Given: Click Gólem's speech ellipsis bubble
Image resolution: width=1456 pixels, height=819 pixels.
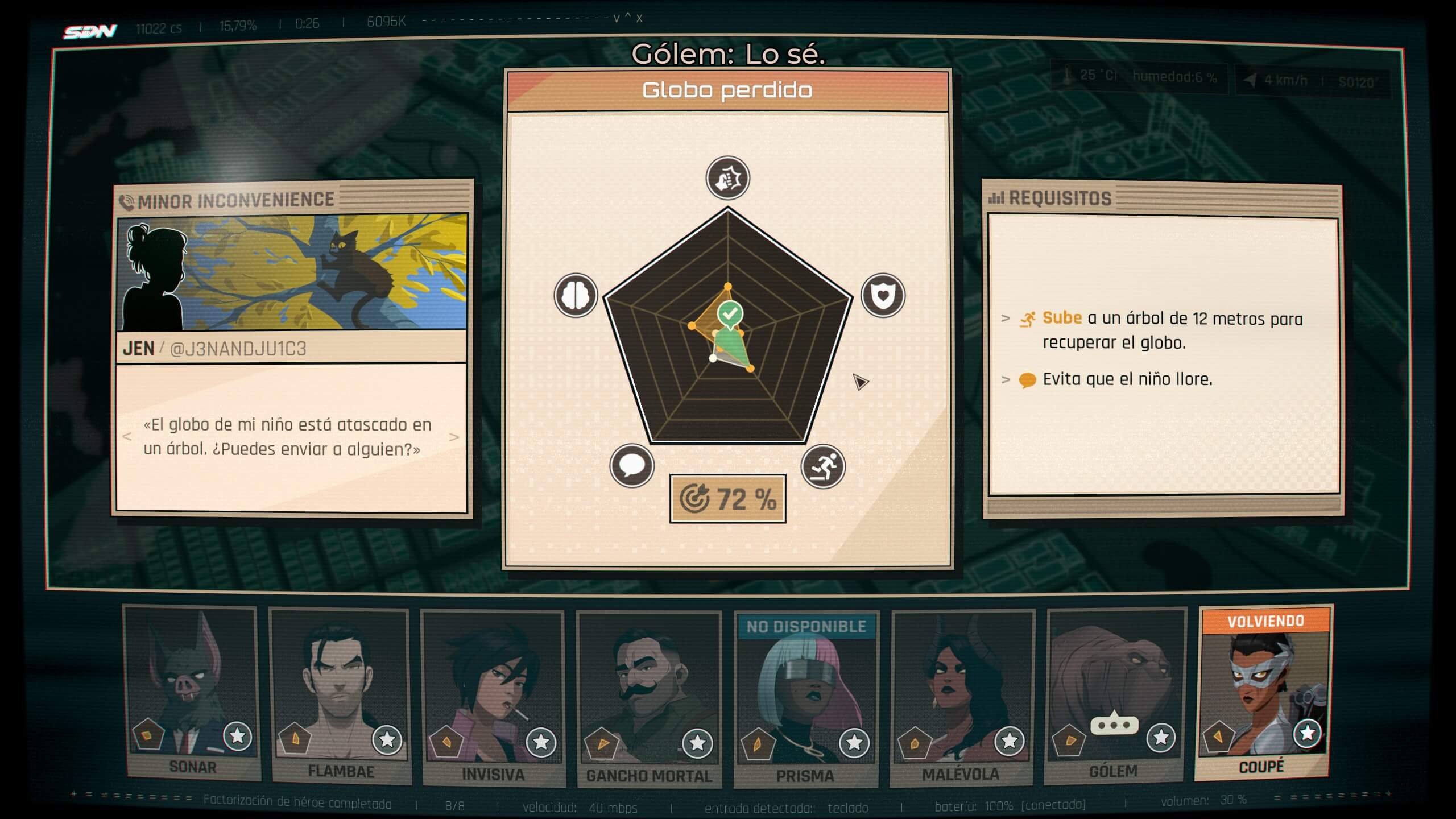Looking at the screenshot, I should [1114, 725].
